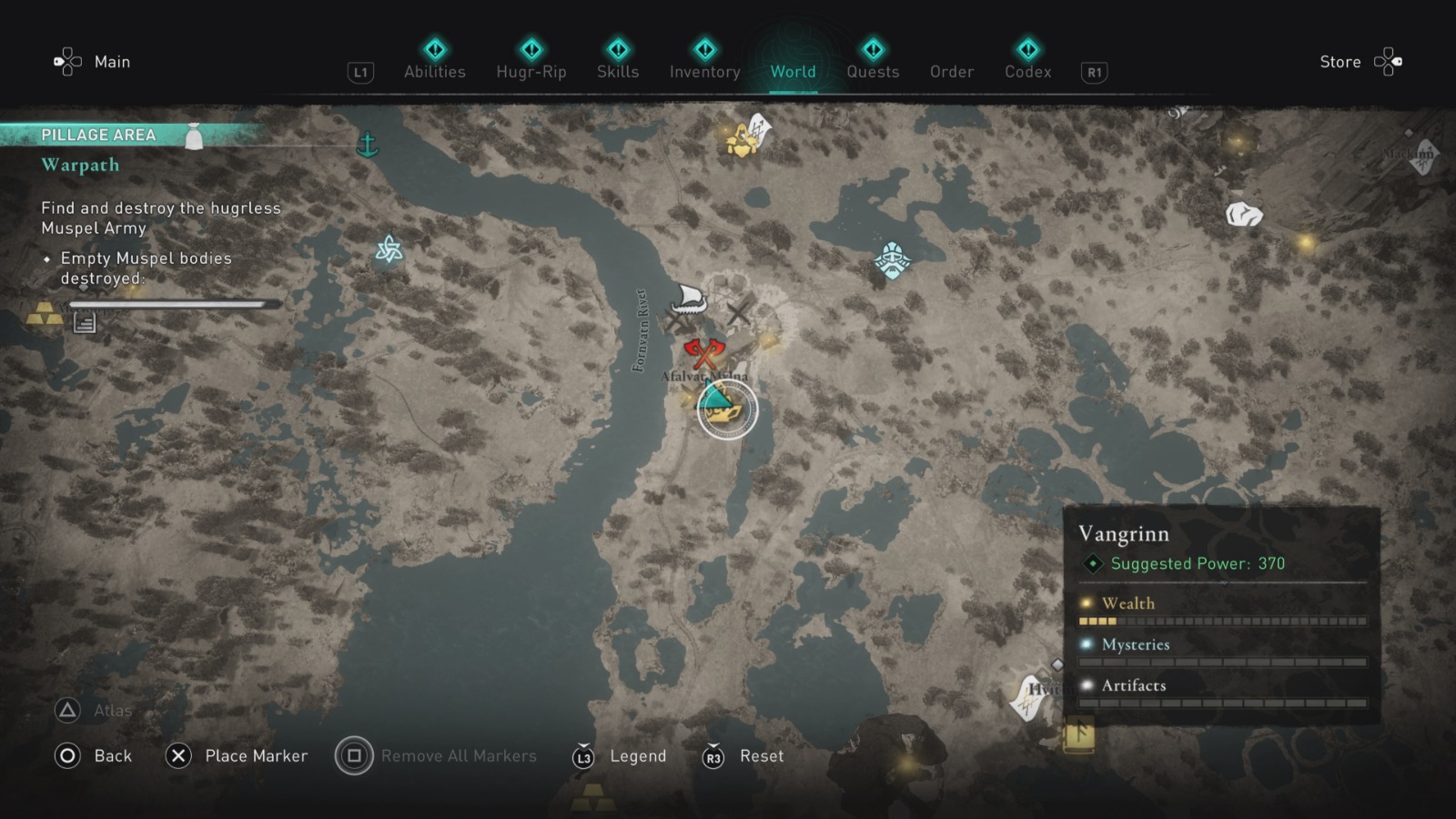Image resolution: width=1456 pixels, height=819 pixels.
Task: Open the Inventory tab
Action: (x=703, y=72)
